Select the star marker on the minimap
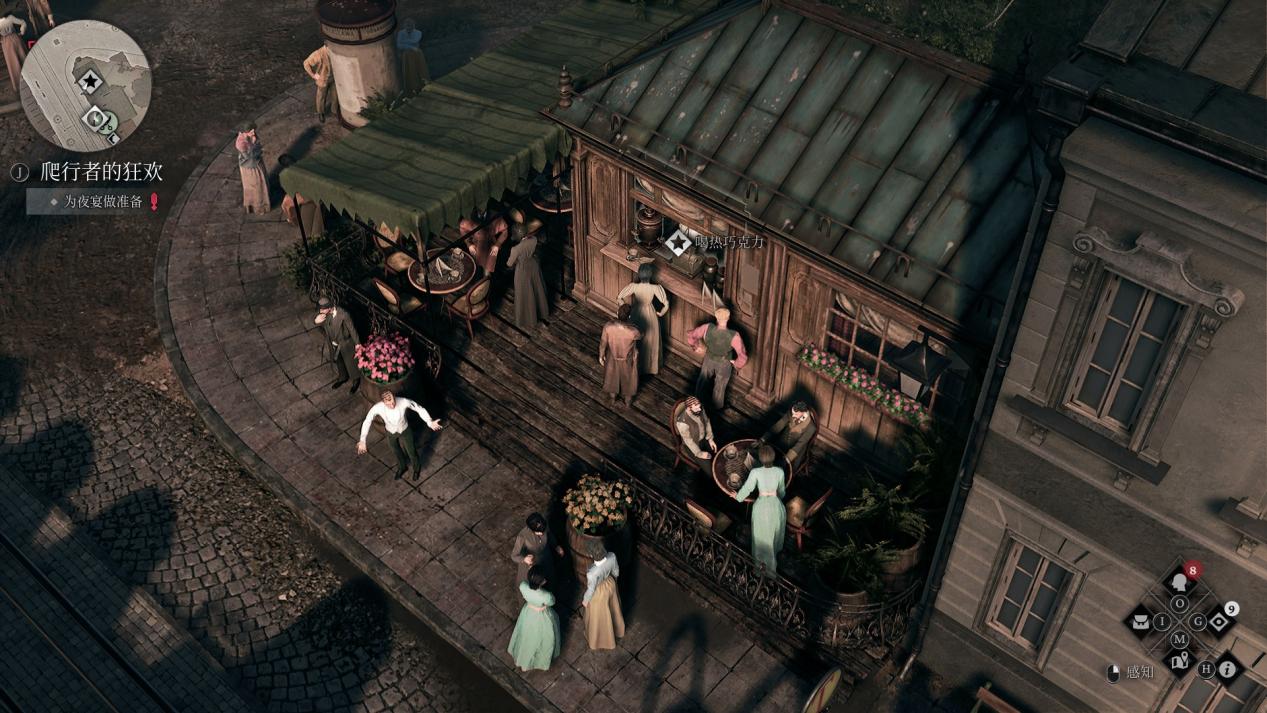This screenshot has height=713, width=1267. 90,81
